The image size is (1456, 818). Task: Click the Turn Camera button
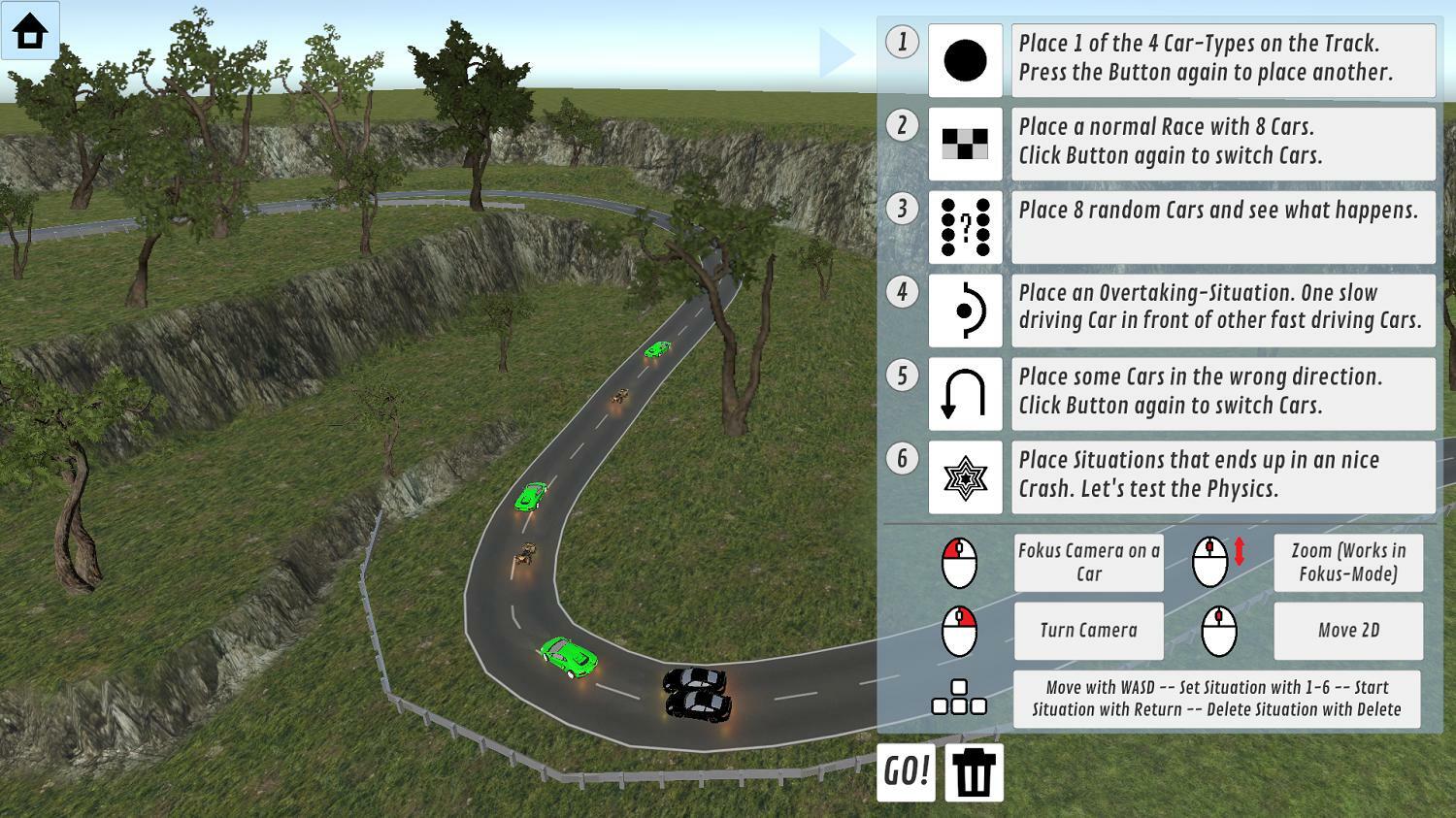[x=1087, y=630]
